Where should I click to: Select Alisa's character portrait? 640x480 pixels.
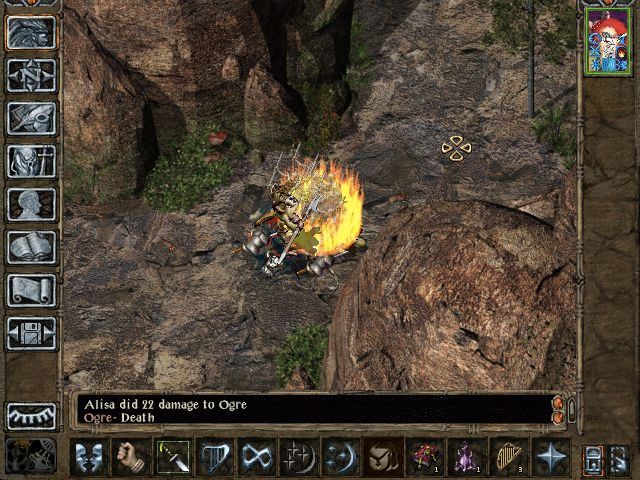pyautogui.click(x=608, y=42)
